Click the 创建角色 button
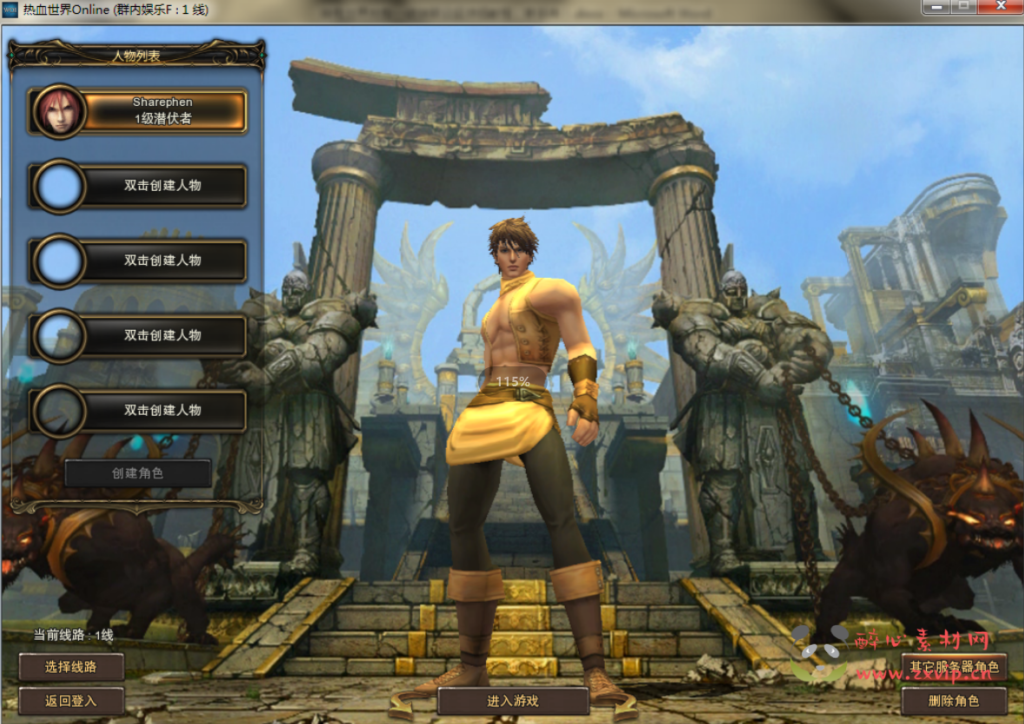Image resolution: width=1024 pixels, height=724 pixels. pyautogui.click(x=138, y=473)
